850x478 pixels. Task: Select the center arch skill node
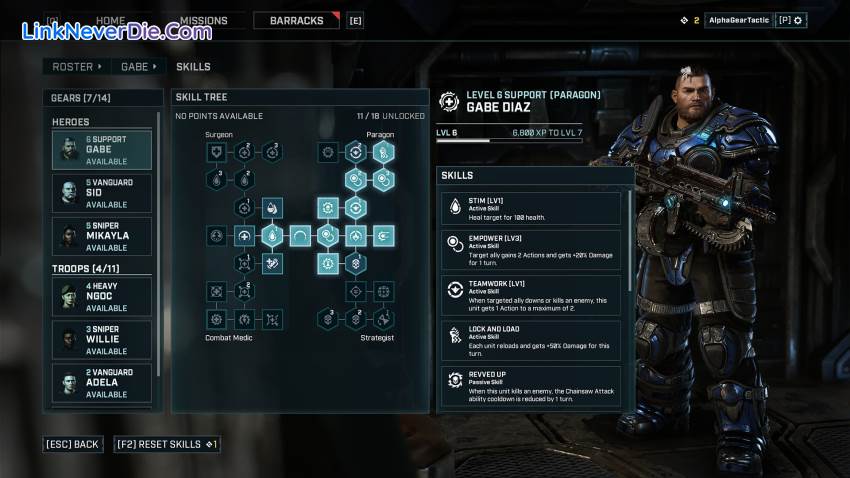(x=300, y=237)
